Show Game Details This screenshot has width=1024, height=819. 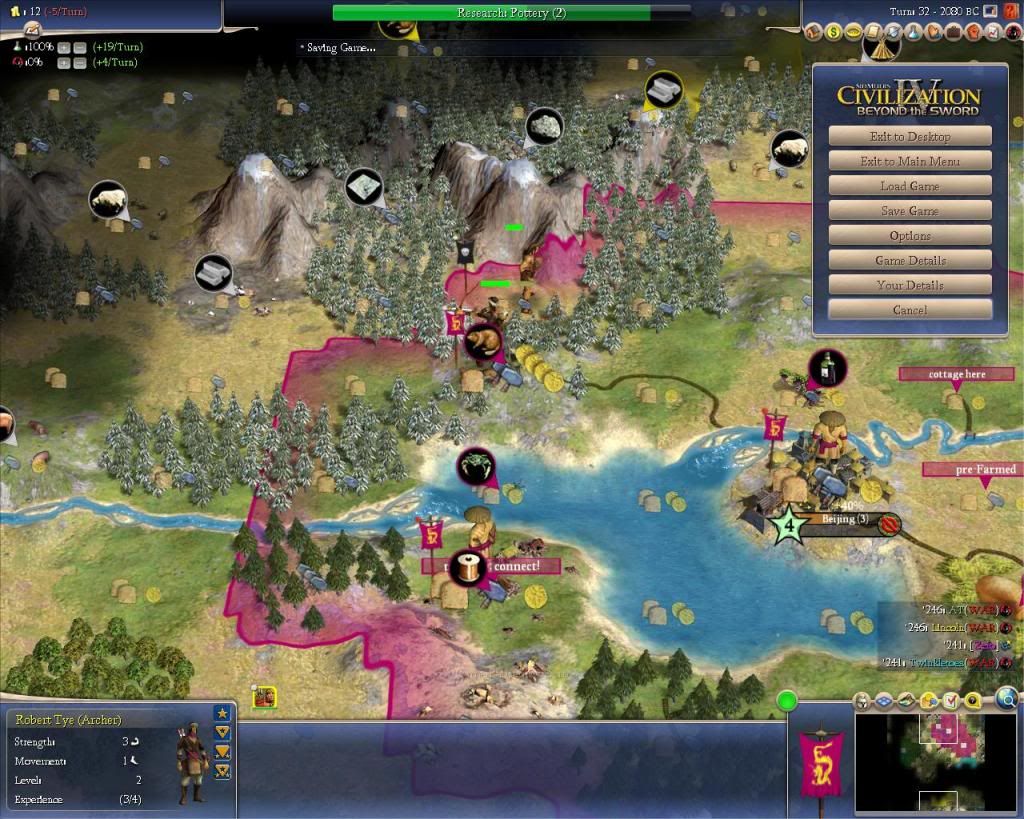click(909, 260)
